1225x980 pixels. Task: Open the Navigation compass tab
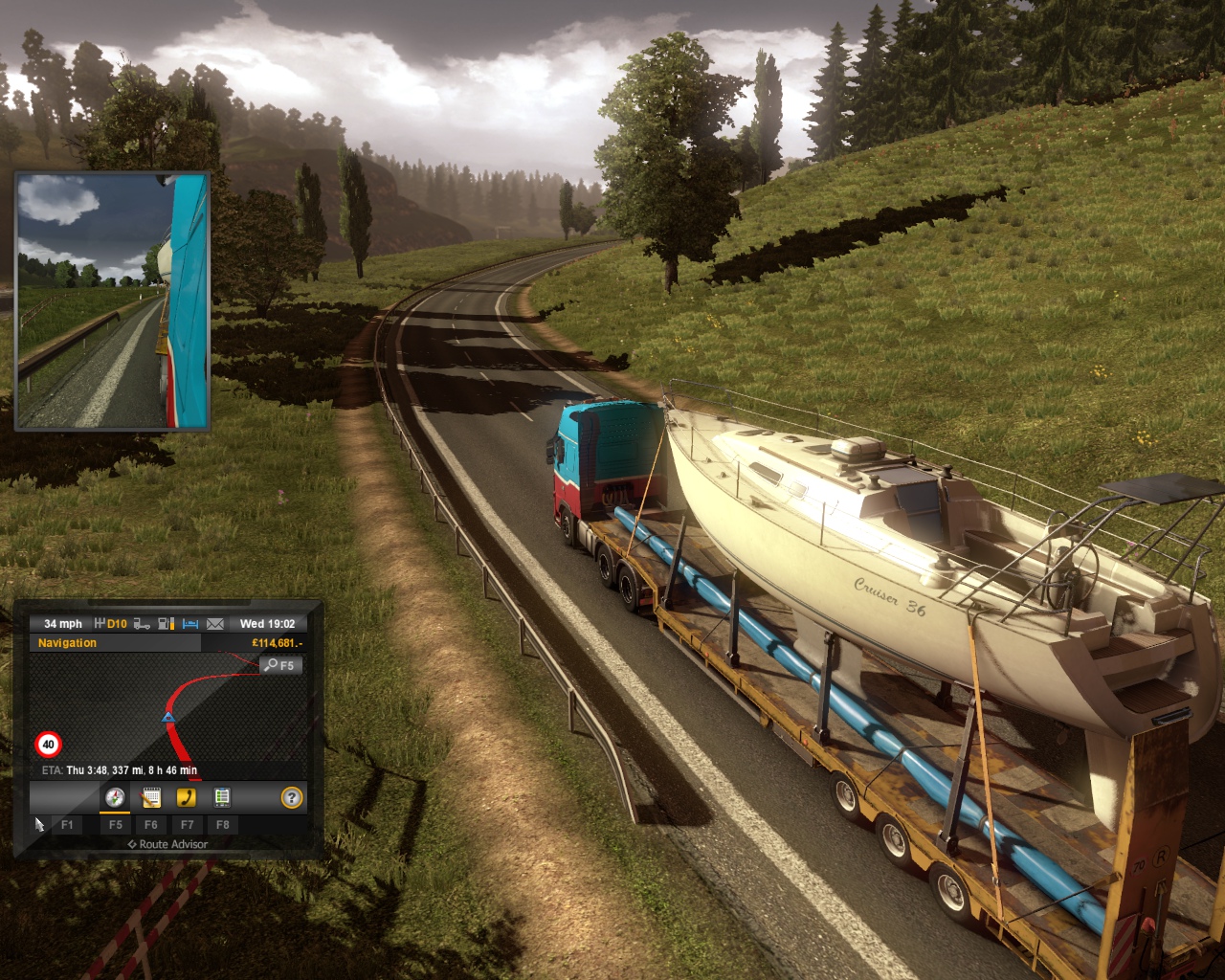click(115, 797)
